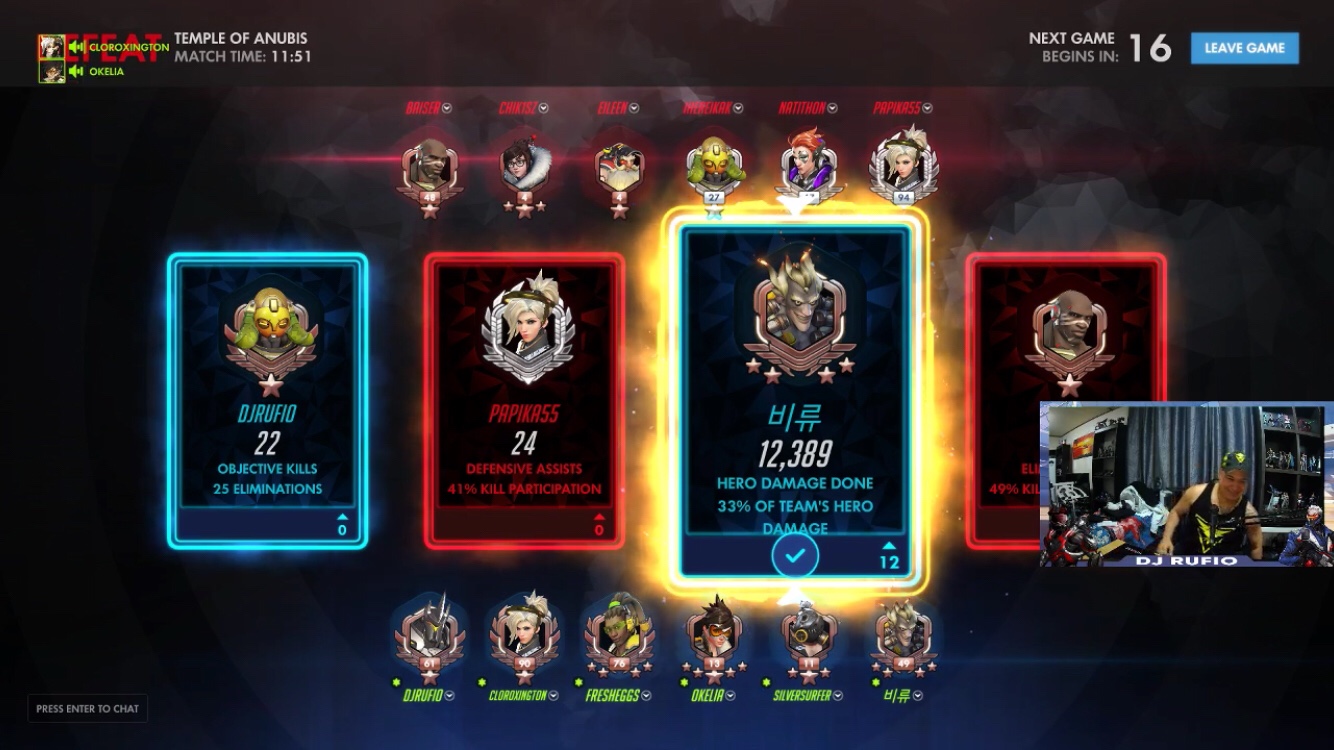Open the dropdown beside Chikisz's name
1334x750 pixels.
tap(542, 108)
